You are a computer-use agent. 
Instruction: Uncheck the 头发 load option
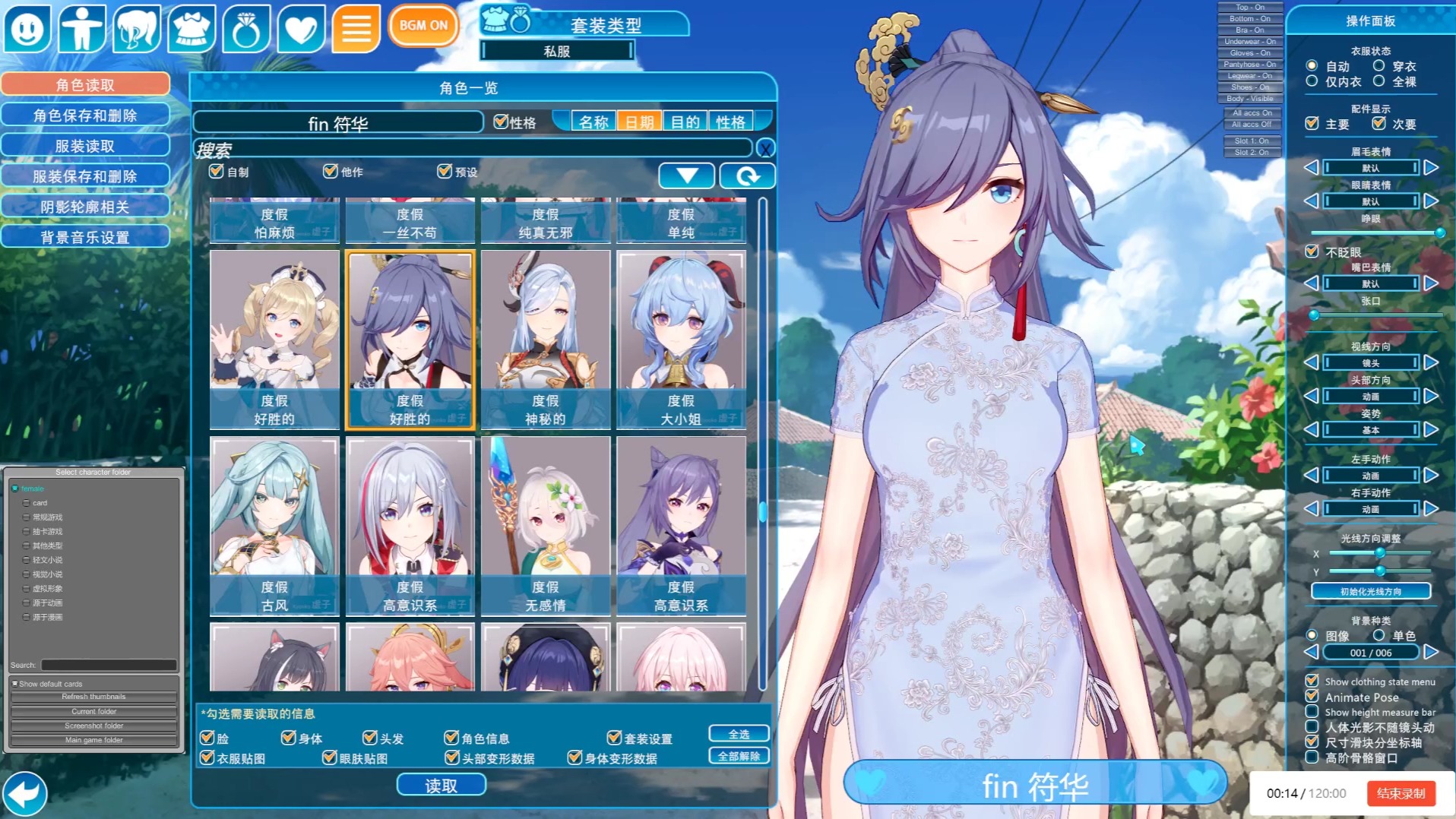[370, 738]
